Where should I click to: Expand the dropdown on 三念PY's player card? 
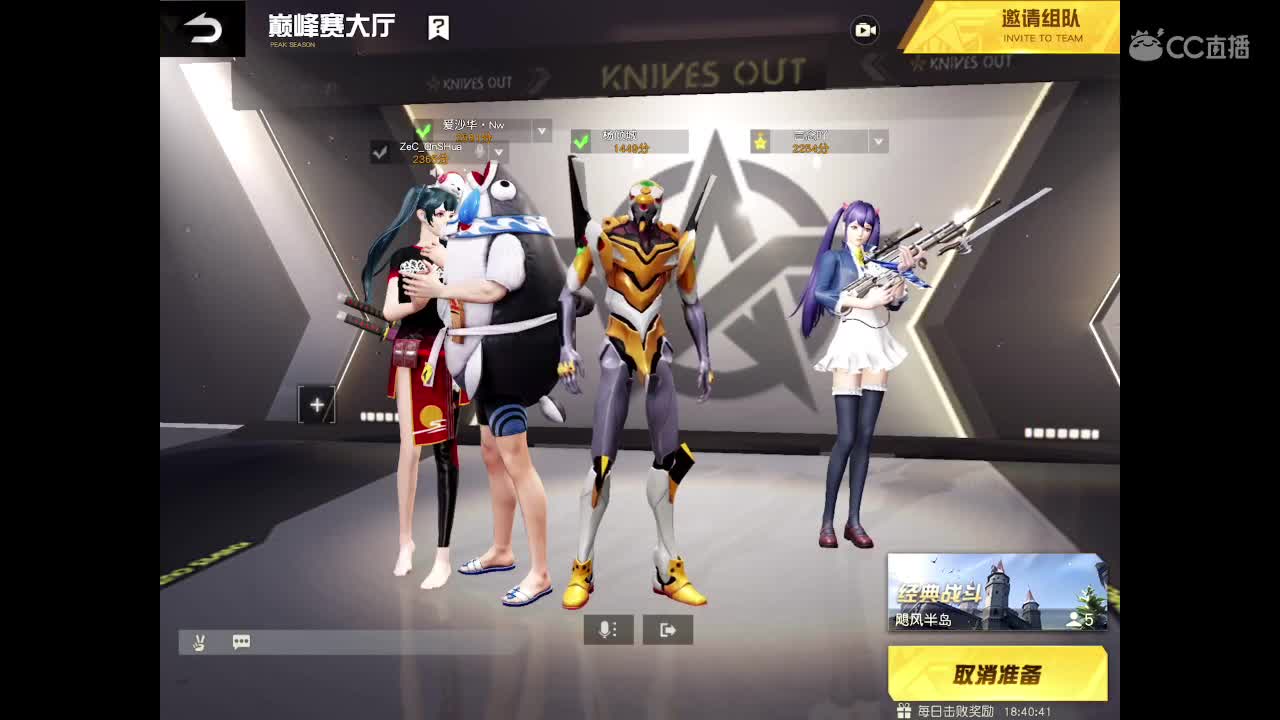[x=876, y=142]
